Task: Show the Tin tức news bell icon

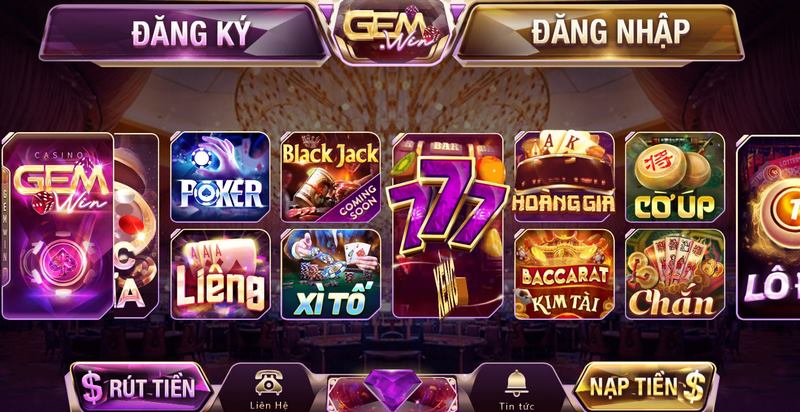Action: point(517,385)
